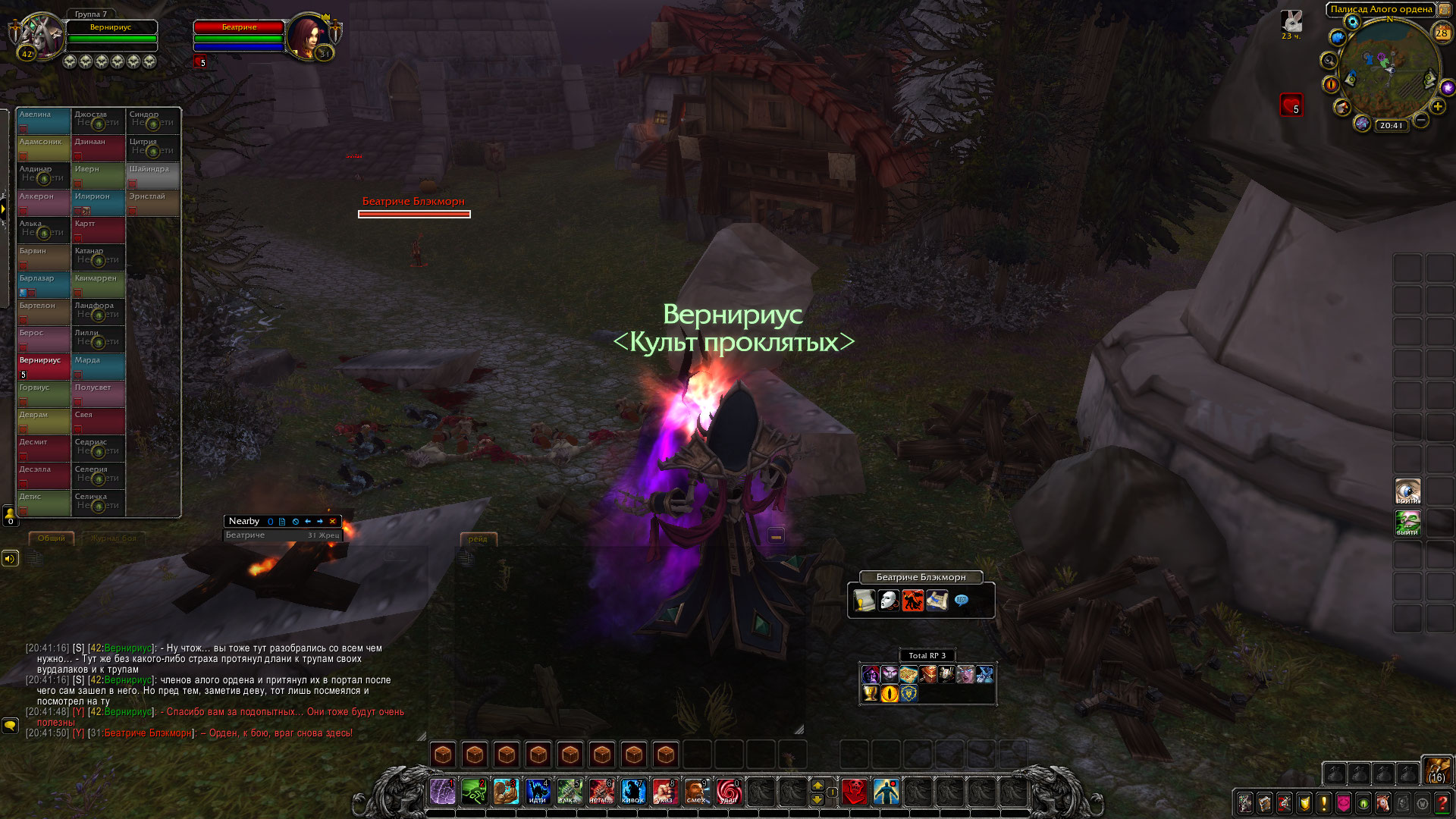This screenshot has height=819, width=1456.
Task: Use the 'идти' walk emote in slot 4
Action: tap(538, 792)
